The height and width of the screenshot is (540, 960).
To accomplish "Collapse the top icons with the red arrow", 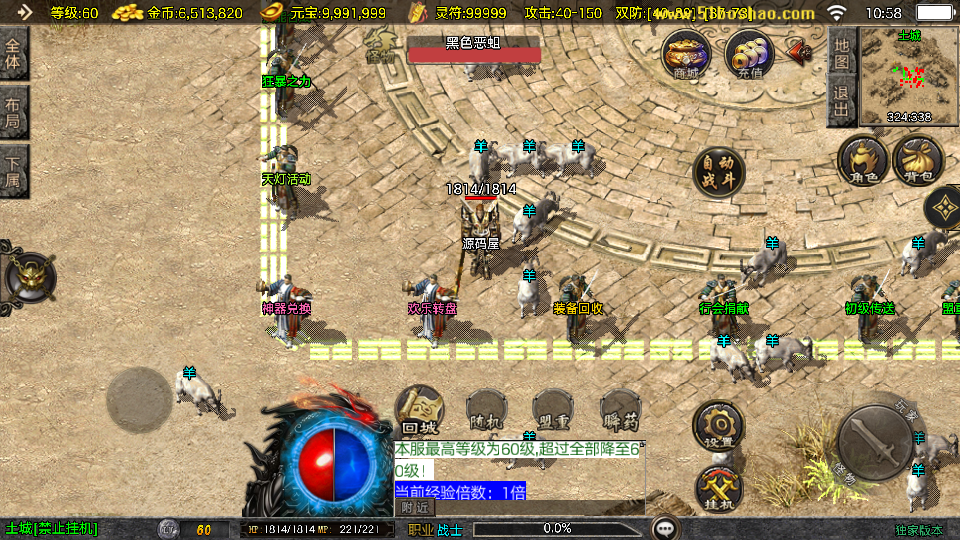I will (x=798, y=51).
